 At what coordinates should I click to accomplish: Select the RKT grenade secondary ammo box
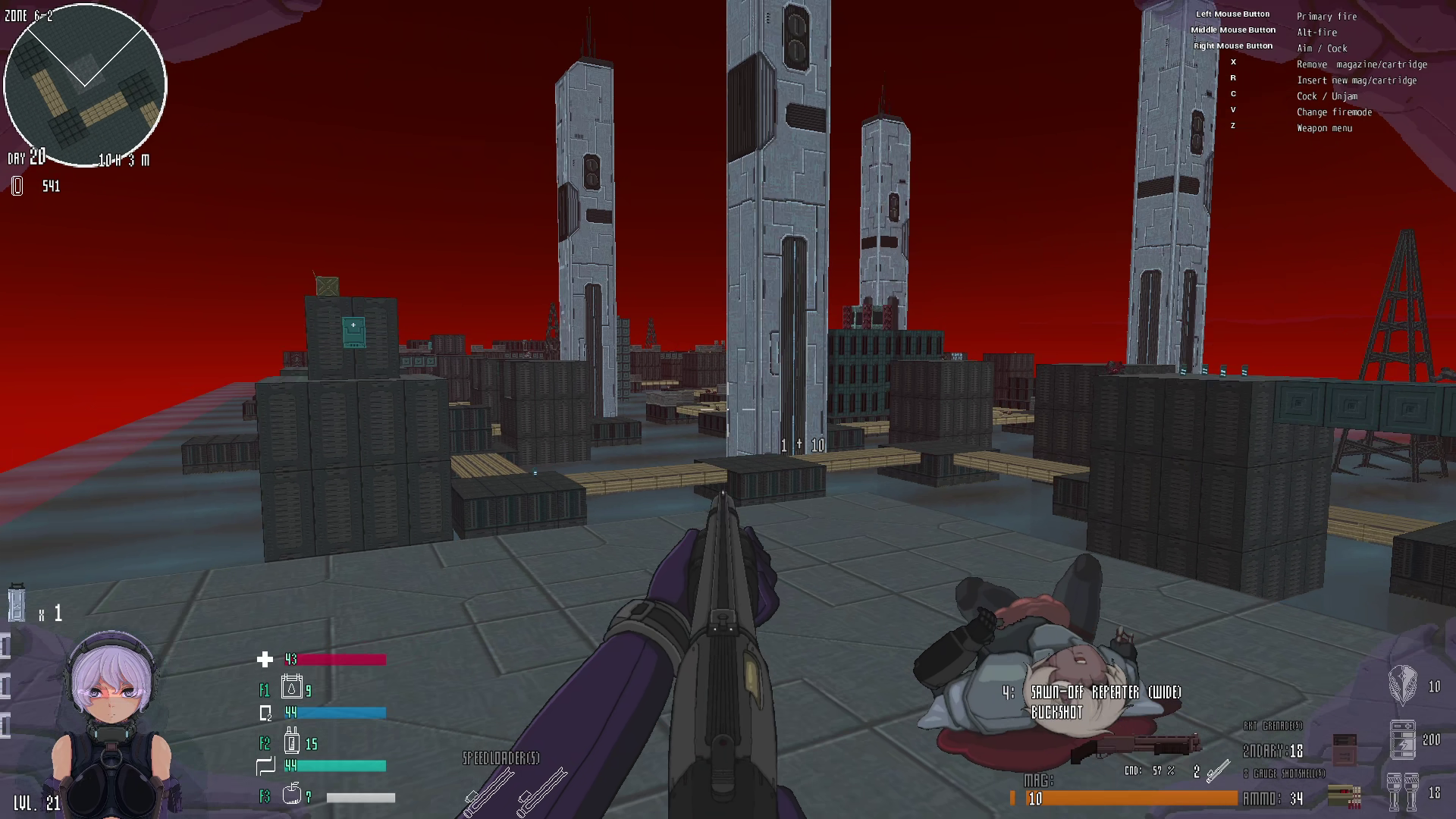(x=1344, y=748)
